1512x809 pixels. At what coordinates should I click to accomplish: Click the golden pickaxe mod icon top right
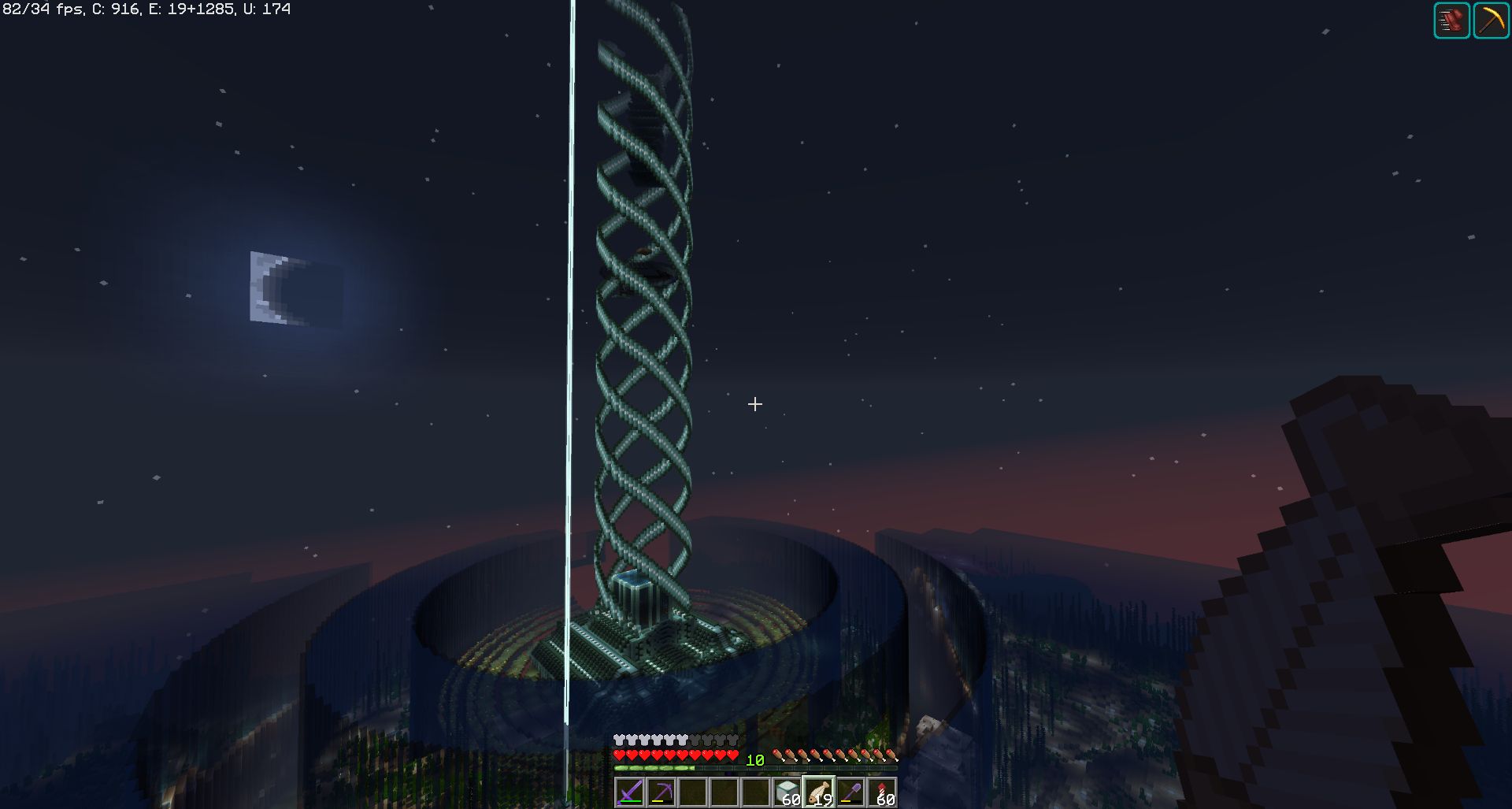click(x=1492, y=19)
